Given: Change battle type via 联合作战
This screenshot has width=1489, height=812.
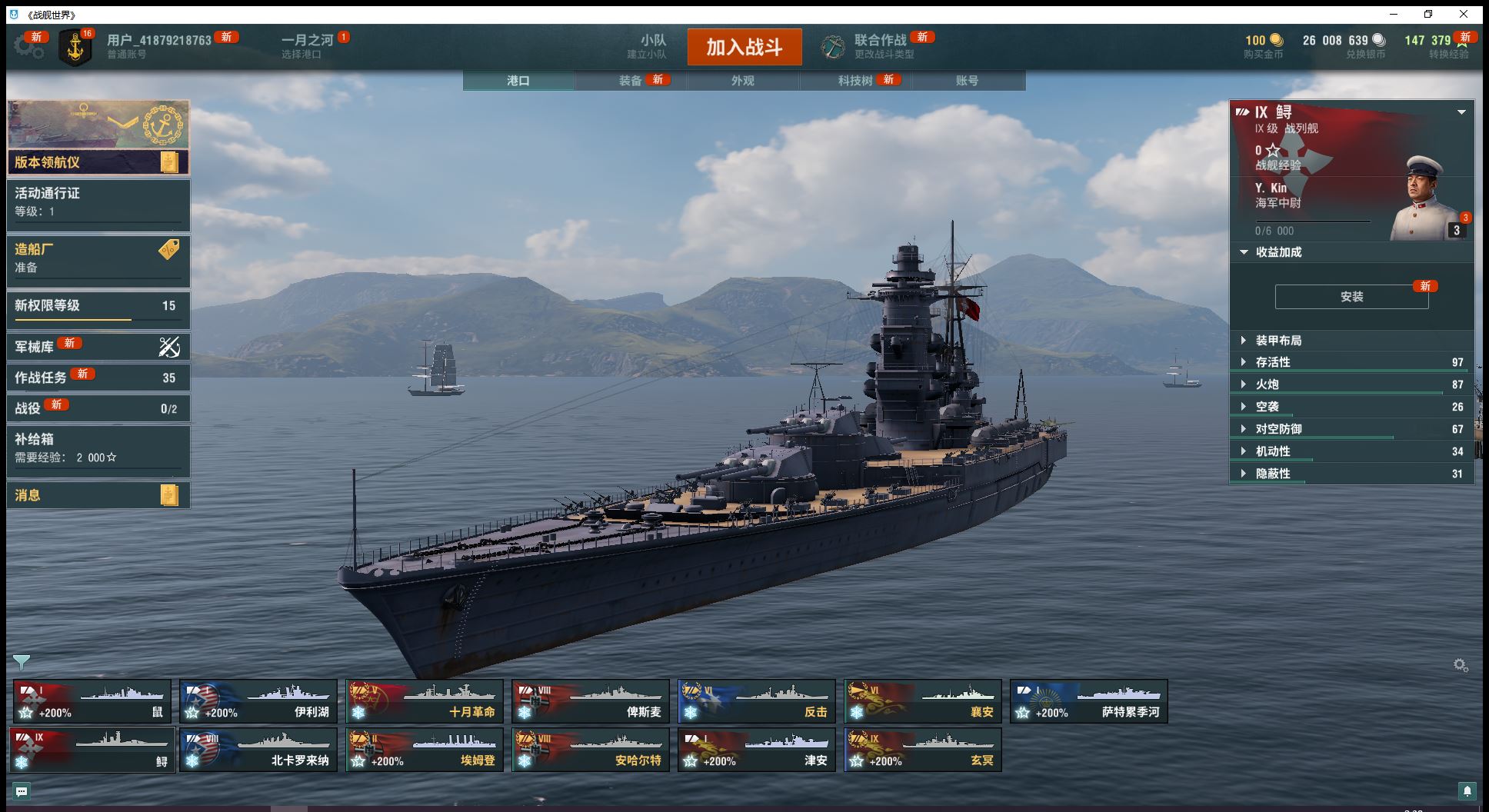Looking at the screenshot, I should [x=880, y=46].
